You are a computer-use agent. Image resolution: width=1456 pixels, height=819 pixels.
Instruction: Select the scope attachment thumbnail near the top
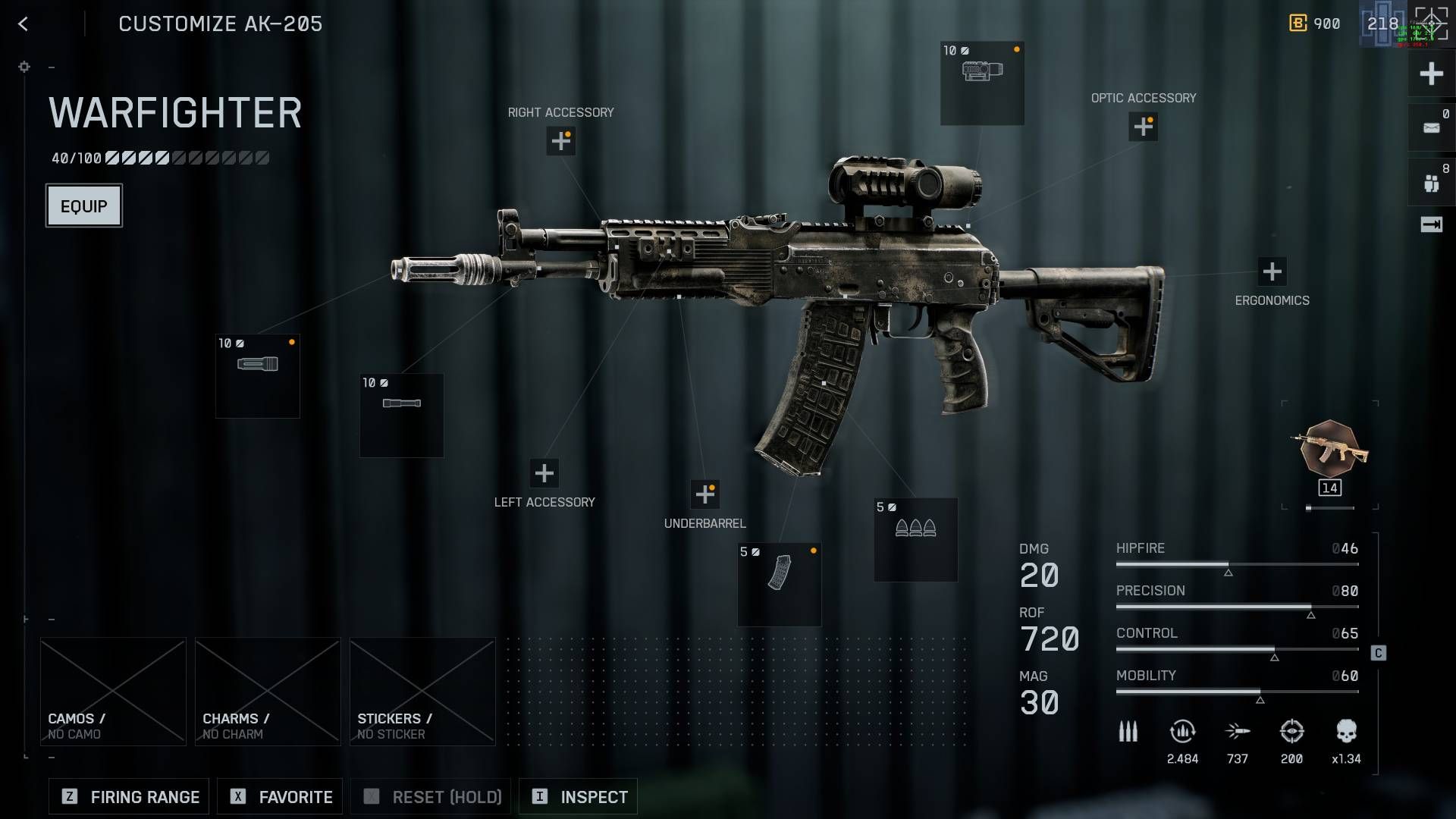pos(981,82)
